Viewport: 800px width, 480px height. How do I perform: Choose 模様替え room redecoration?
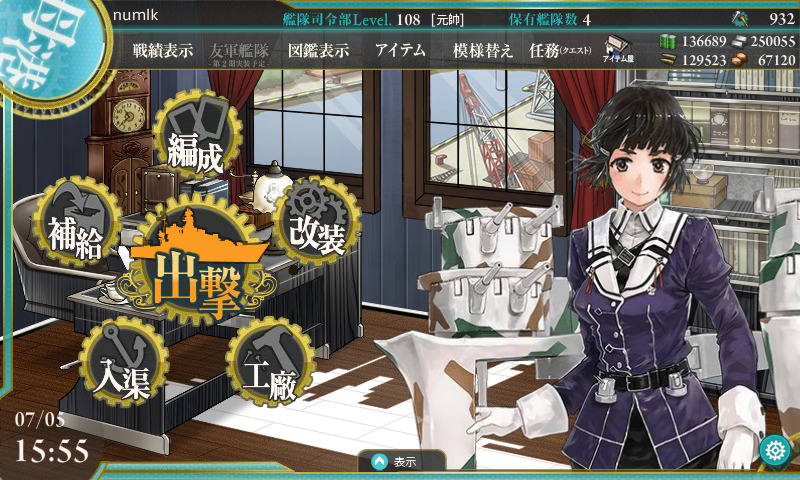coord(483,51)
